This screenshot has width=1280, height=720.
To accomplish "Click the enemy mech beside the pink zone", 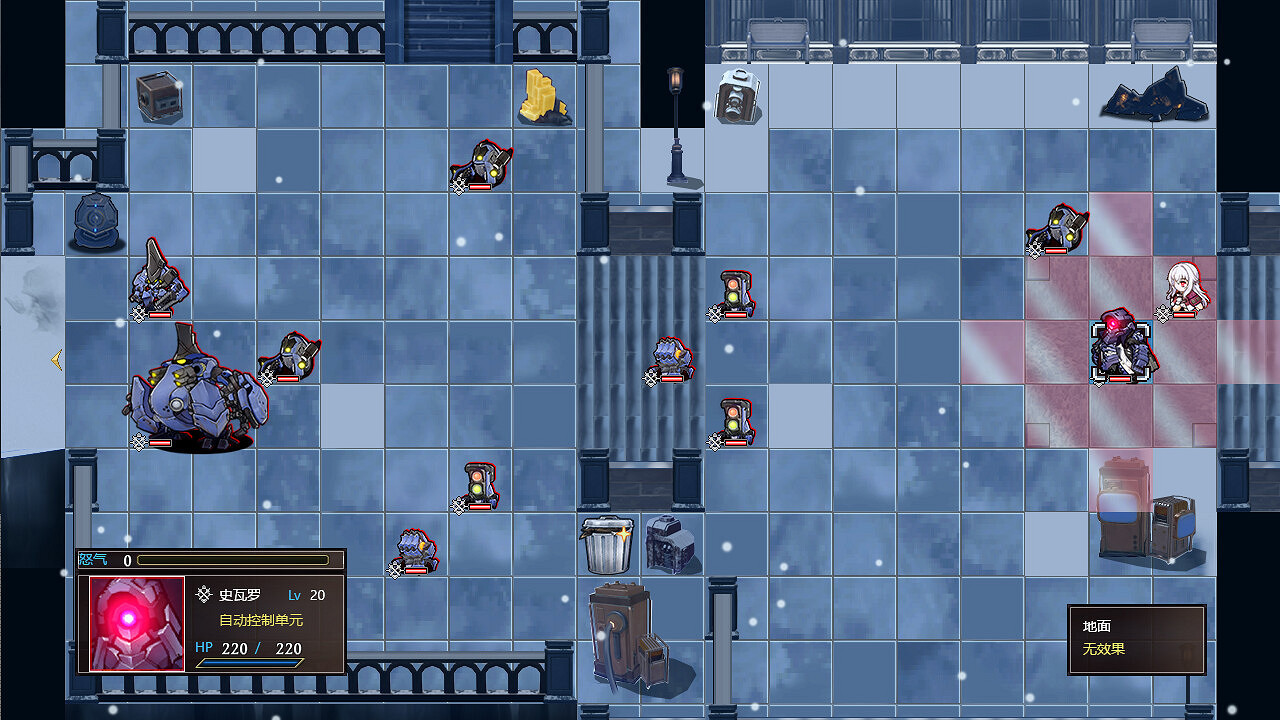I will click(1057, 228).
